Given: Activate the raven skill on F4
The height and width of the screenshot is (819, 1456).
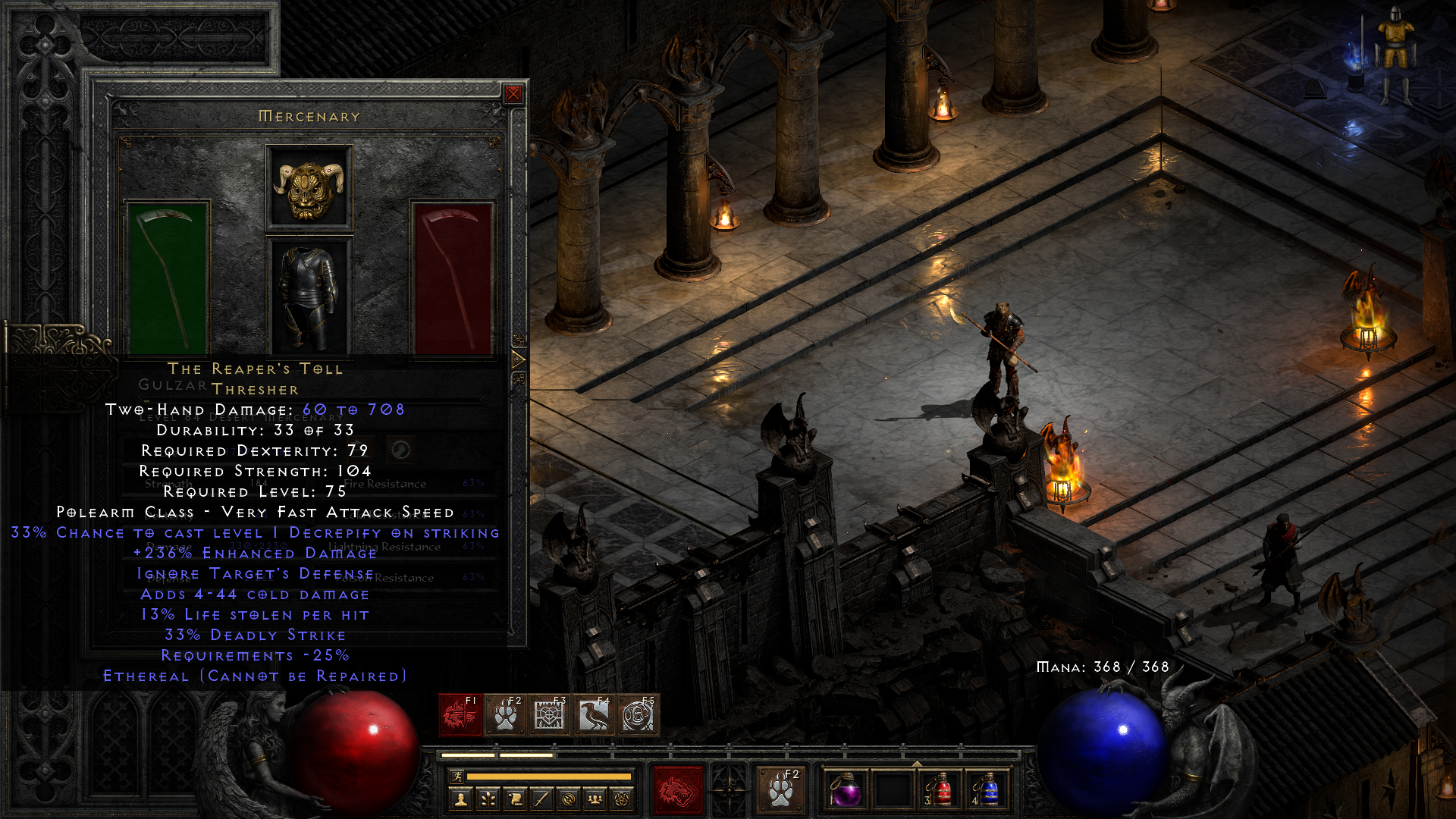Looking at the screenshot, I should [594, 715].
